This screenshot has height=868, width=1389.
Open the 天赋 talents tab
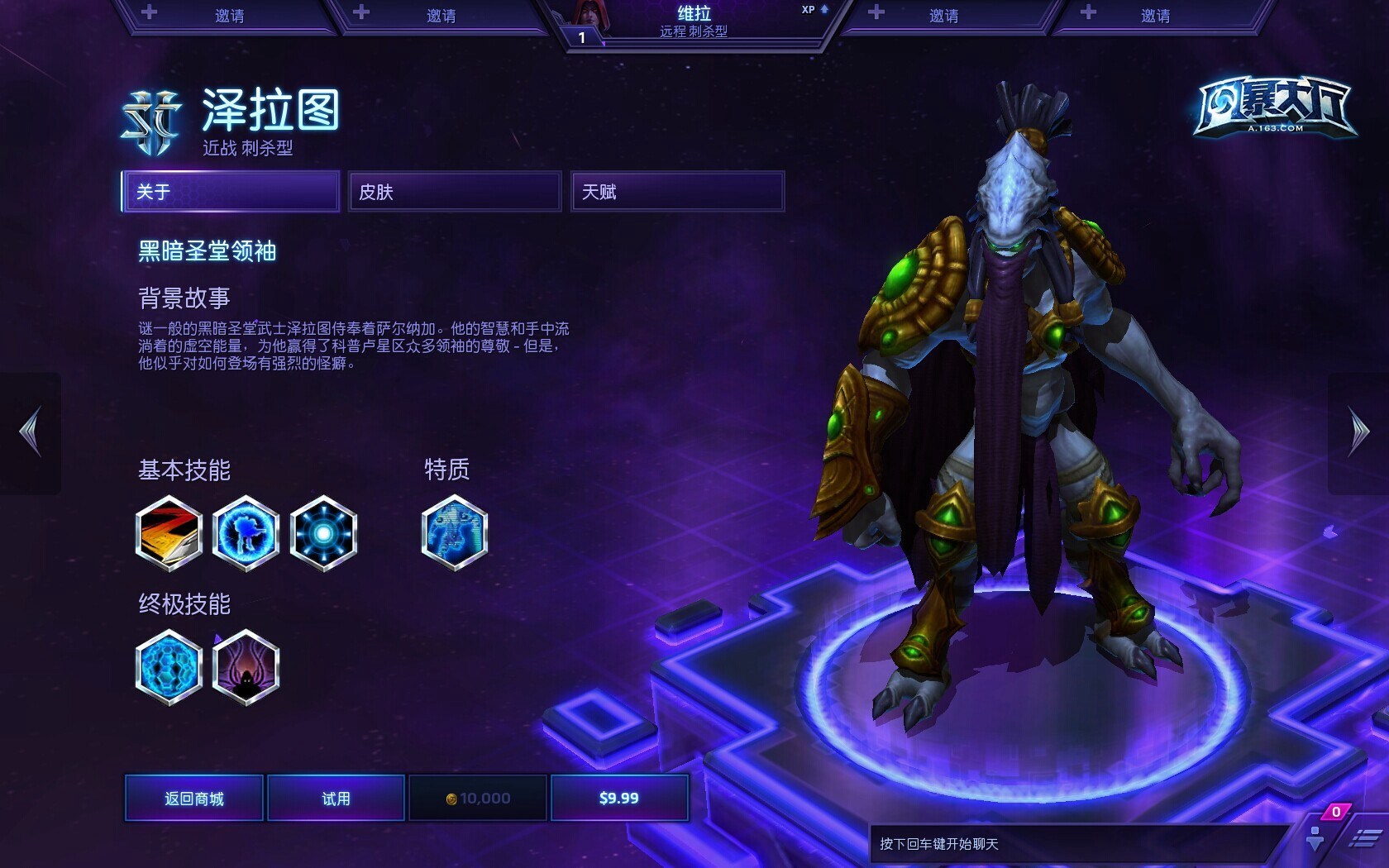[677, 192]
